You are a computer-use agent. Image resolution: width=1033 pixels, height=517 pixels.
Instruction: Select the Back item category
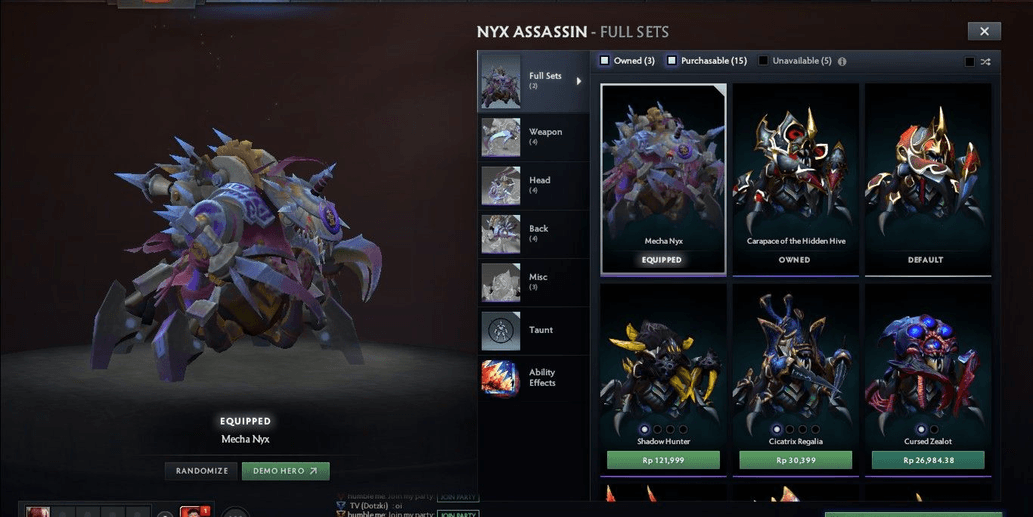532,233
